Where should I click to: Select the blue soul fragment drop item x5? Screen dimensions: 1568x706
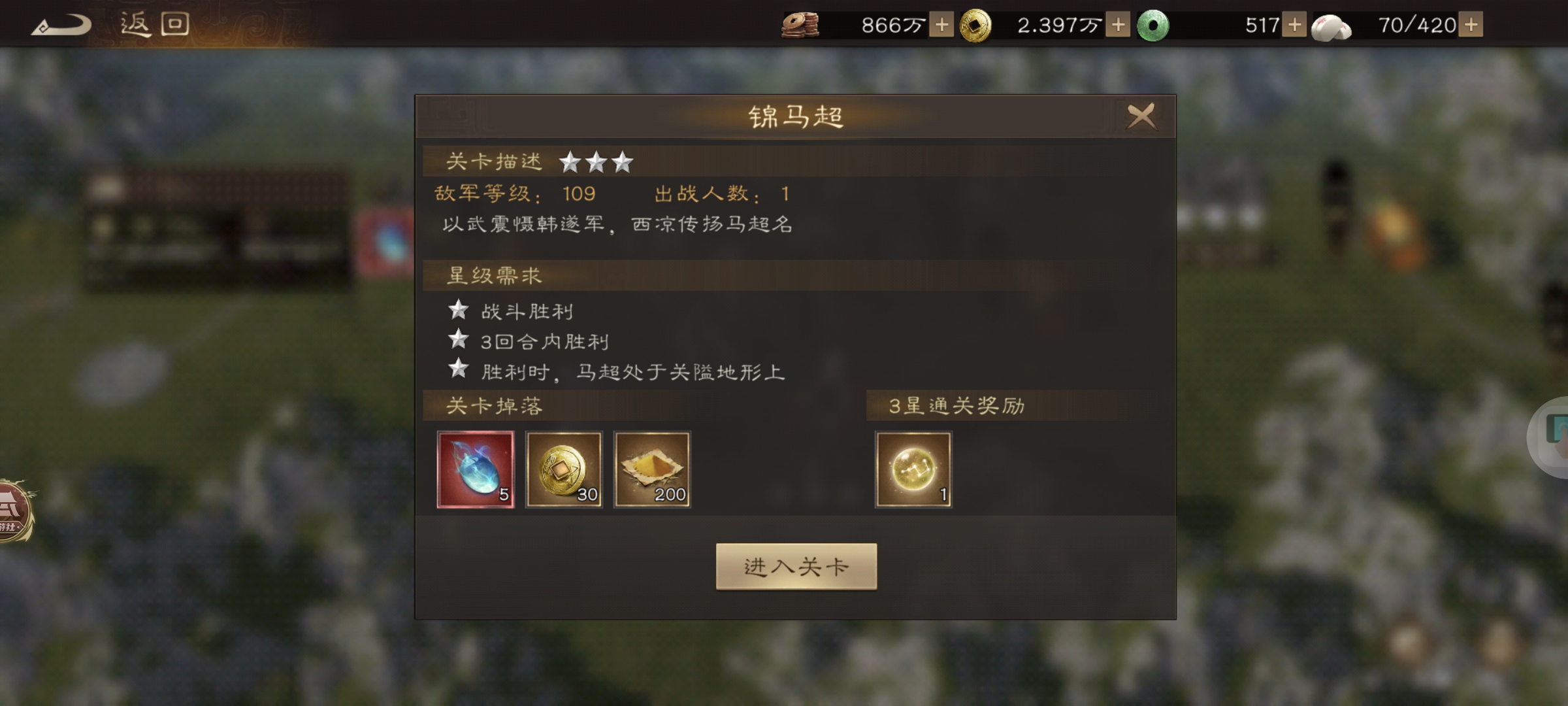477,469
